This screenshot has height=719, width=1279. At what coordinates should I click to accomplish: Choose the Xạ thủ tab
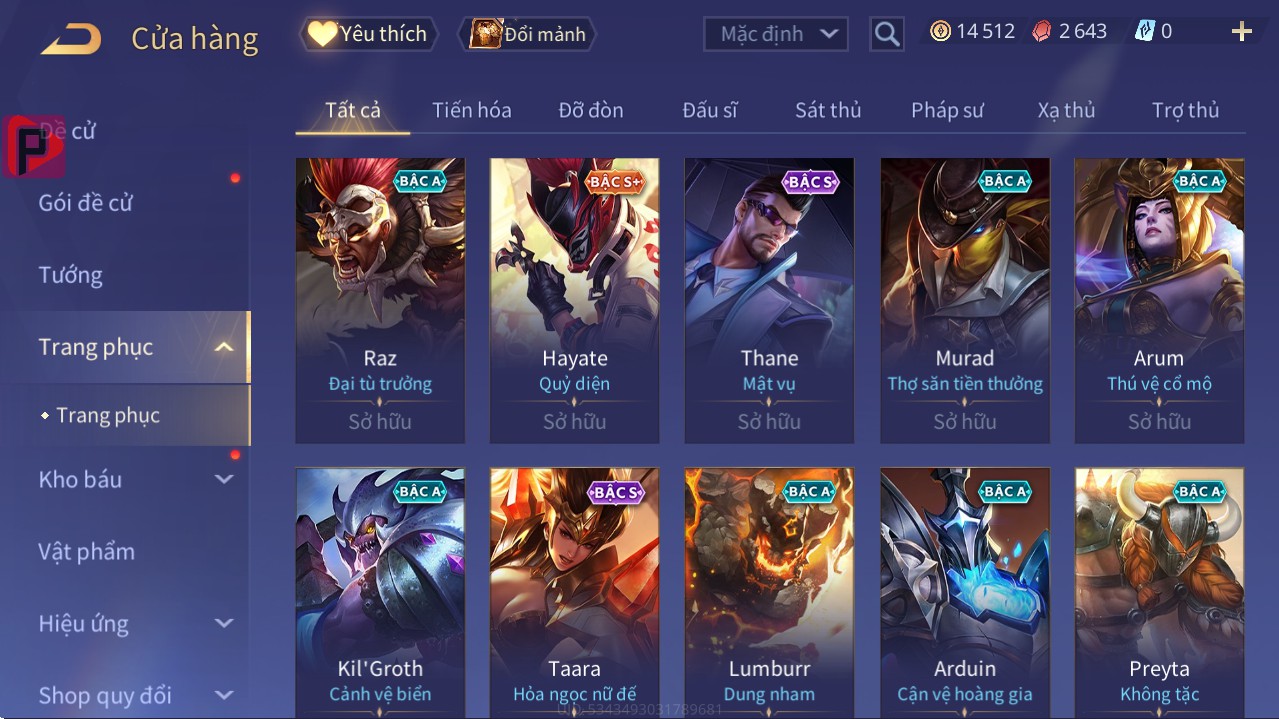tap(1066, 110)
